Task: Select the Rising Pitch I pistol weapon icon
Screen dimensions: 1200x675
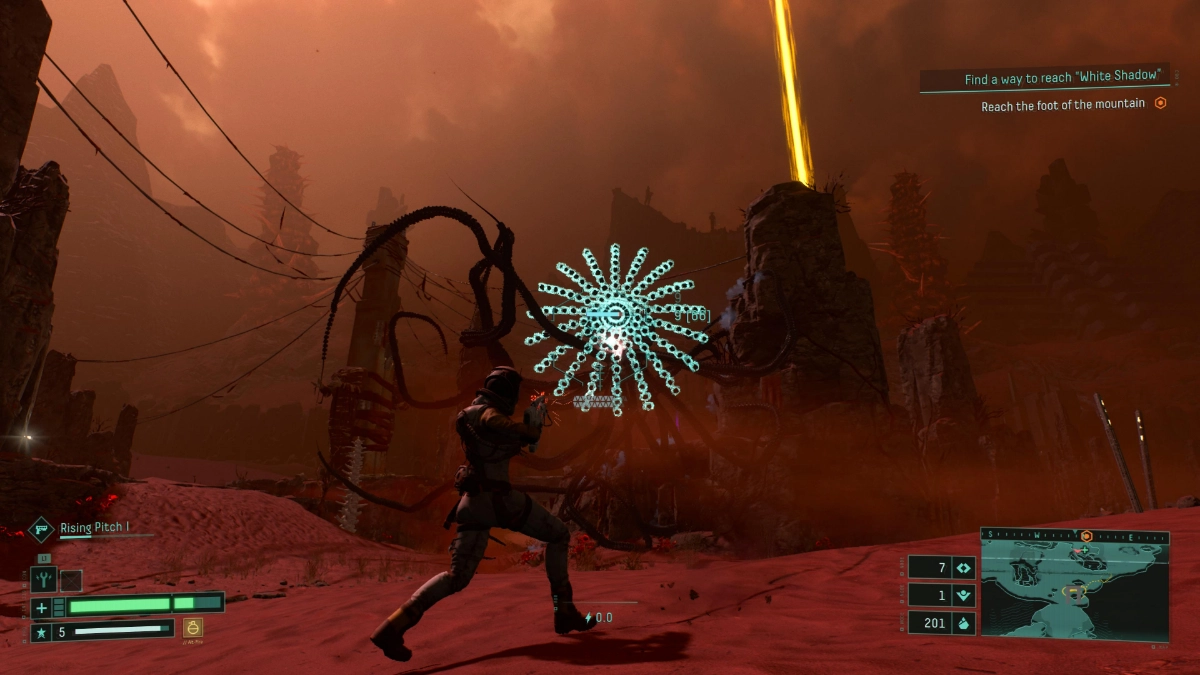Action: tap(41, 528)
